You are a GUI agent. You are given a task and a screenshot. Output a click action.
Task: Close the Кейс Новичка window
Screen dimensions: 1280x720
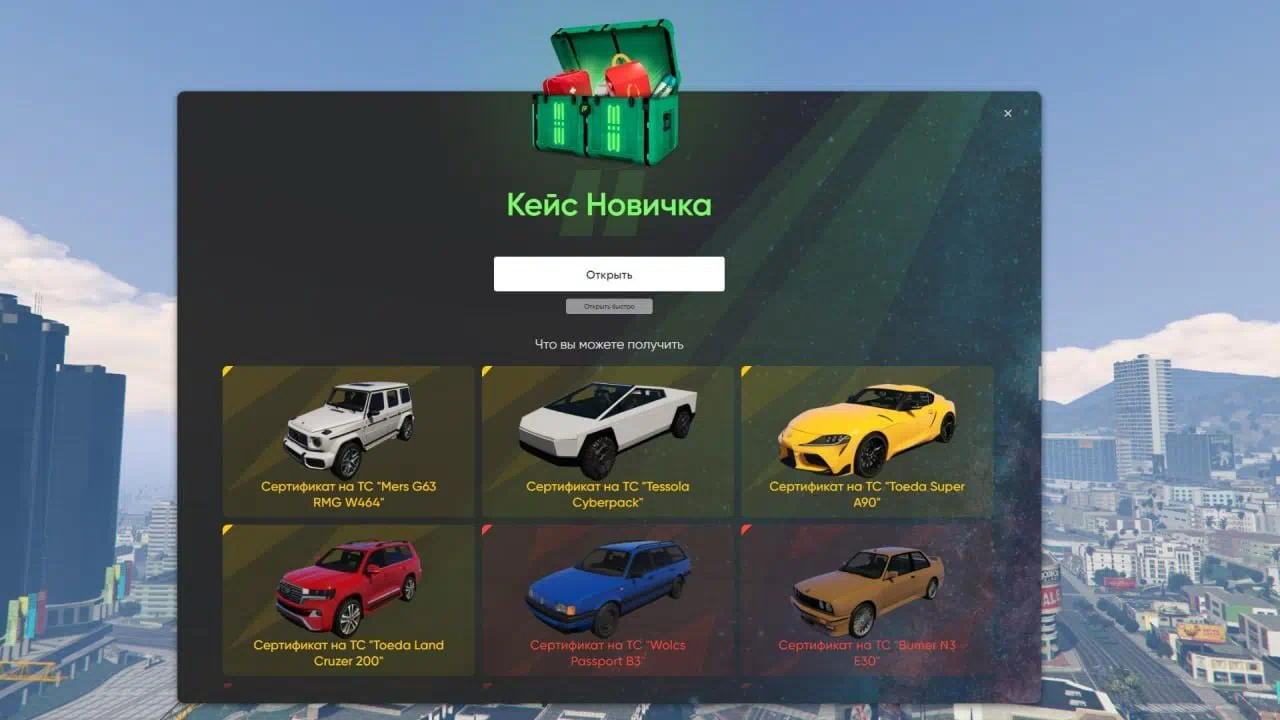[1007, 114]
